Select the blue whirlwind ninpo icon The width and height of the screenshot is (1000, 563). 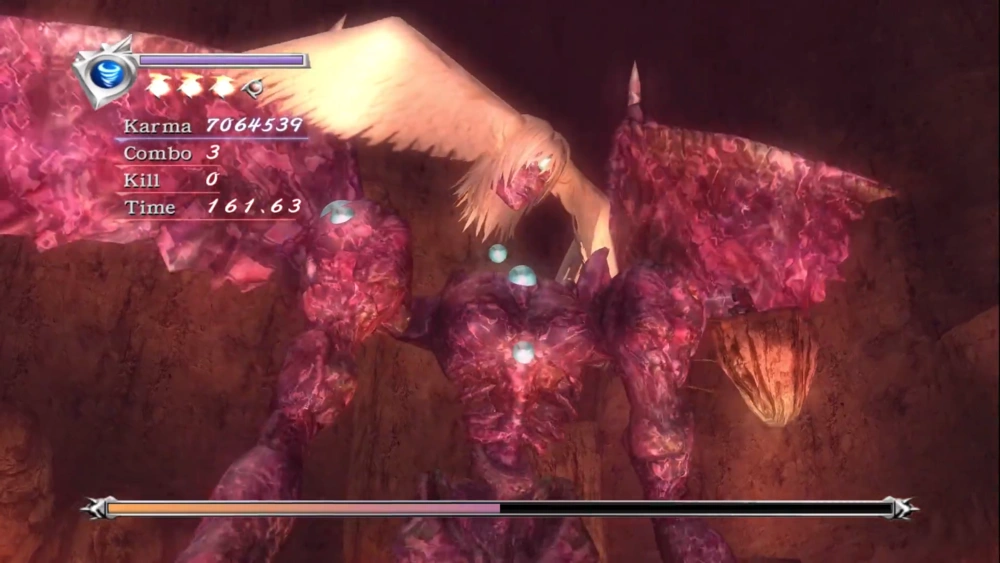click(x=107, y=73)
